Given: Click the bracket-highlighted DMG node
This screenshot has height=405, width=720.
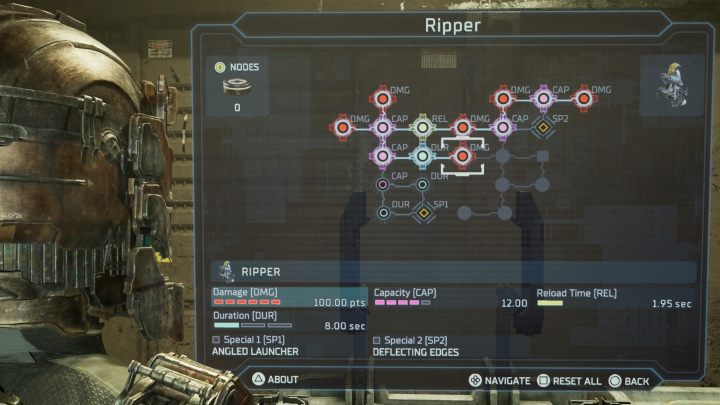Looking at the screenshot, I should (462, 155).
